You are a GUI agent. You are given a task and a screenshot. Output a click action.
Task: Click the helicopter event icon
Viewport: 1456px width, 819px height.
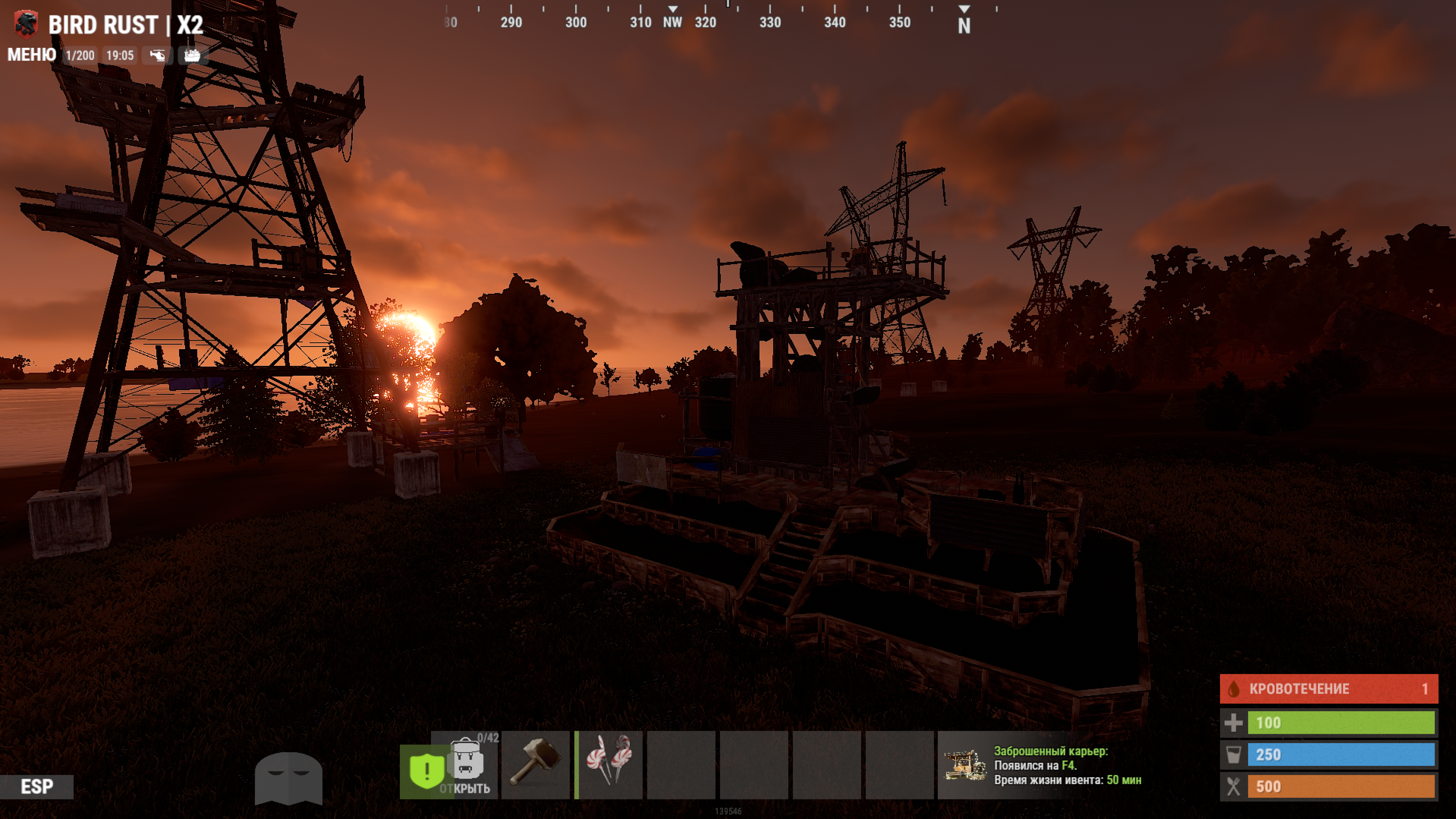[x=157, y=55]
